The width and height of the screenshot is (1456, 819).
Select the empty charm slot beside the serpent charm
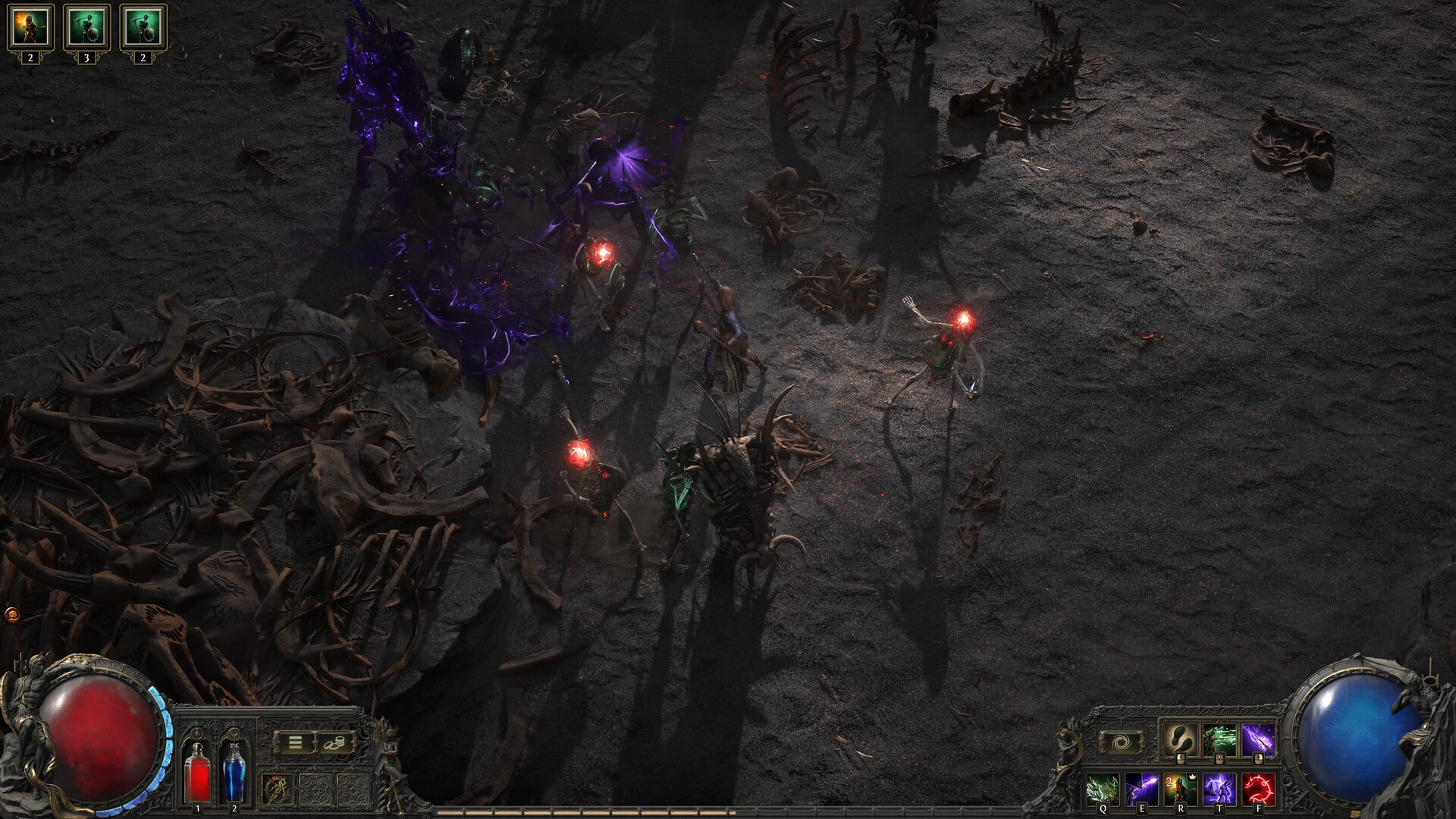click(315, 788)
